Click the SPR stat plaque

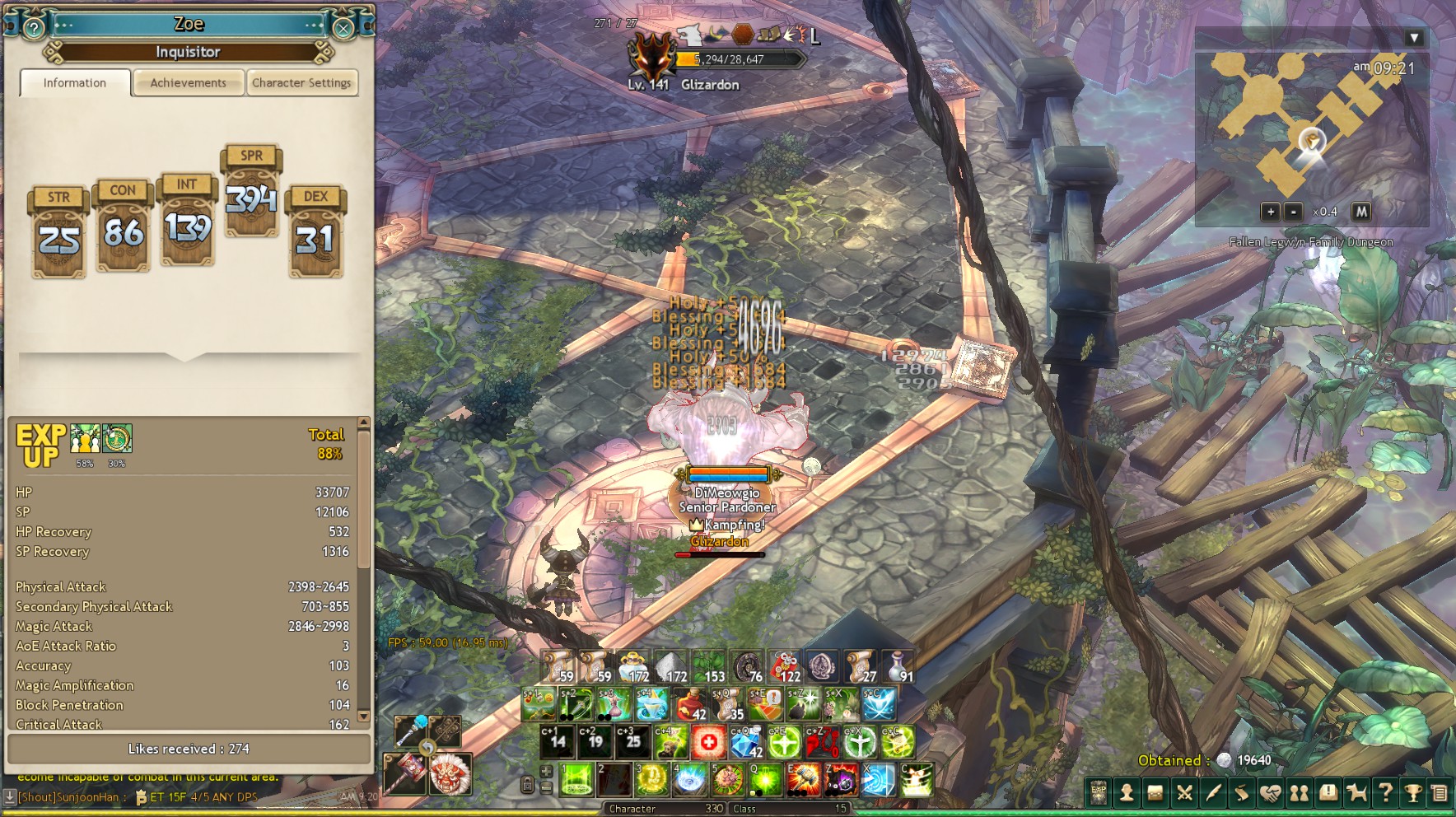click(251, 191)
